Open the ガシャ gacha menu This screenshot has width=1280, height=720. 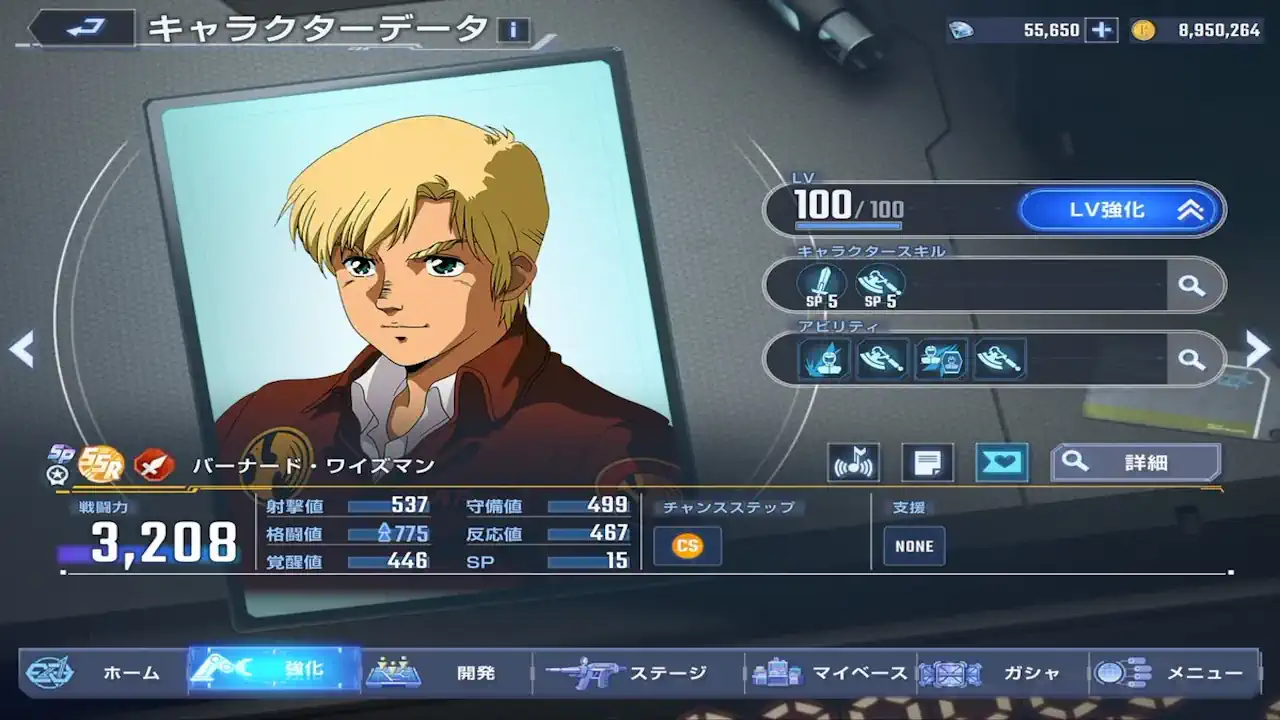pyautogui.click(x=1002, y=673)
